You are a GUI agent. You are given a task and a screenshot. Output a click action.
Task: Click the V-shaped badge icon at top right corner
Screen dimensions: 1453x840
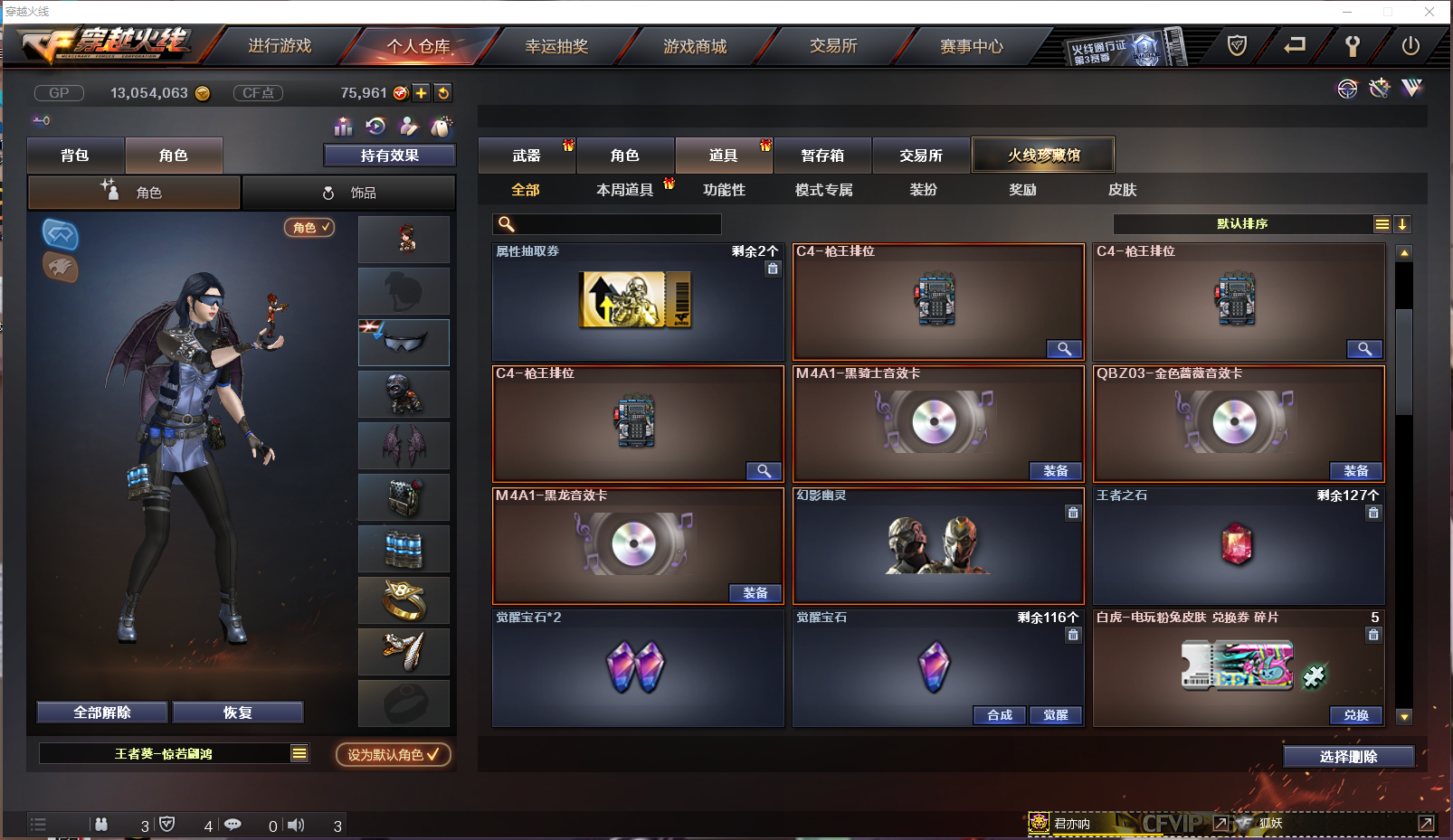(1411, 88)
